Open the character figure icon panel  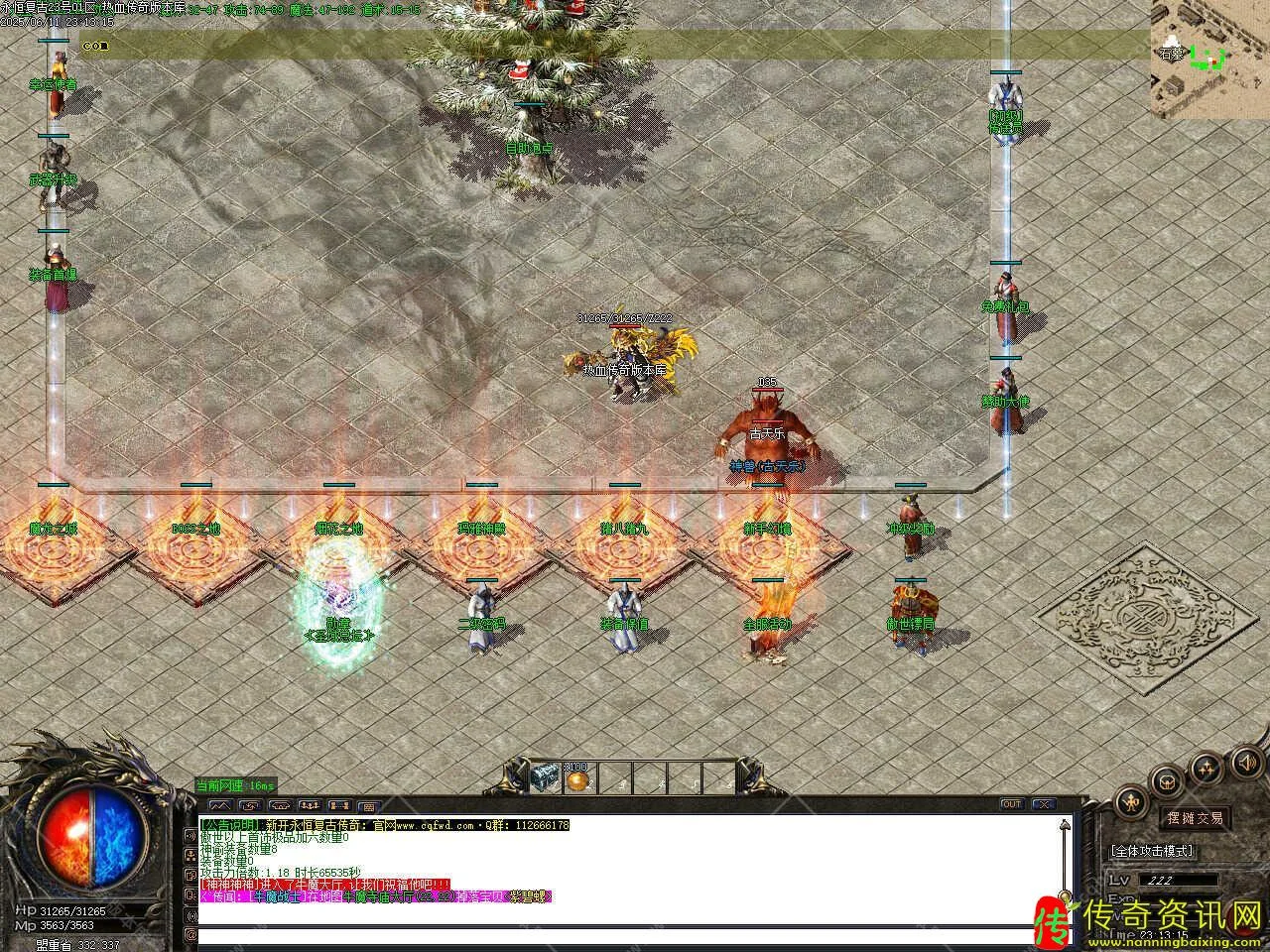(x=1131, y=801)
